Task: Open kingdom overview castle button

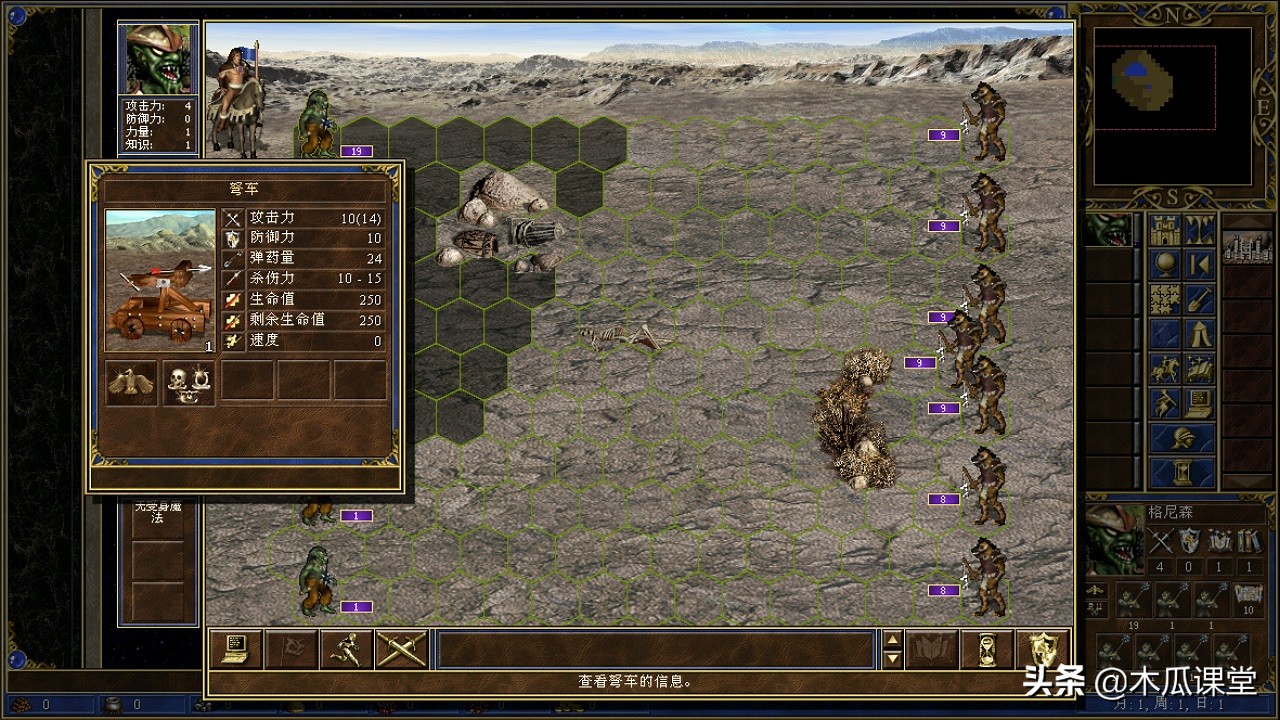Action: click(1165, 231)
